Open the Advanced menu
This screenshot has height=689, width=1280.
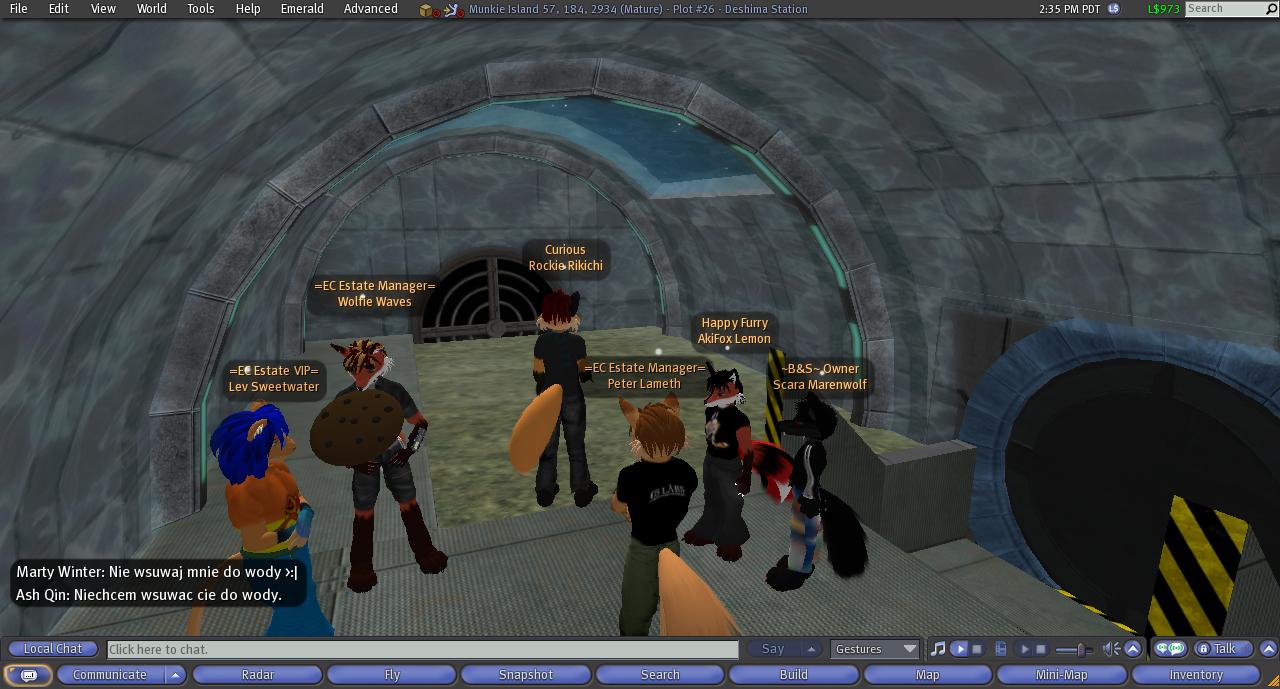tap(370, 9)
